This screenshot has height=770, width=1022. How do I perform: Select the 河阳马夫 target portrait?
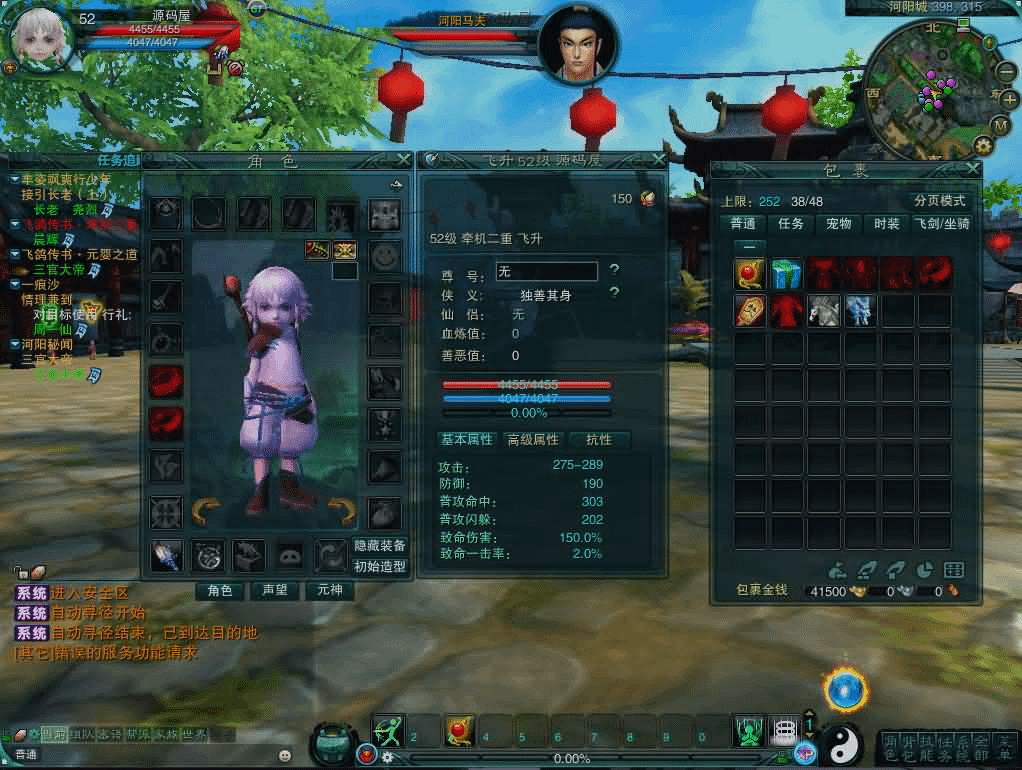coord(578,47)
